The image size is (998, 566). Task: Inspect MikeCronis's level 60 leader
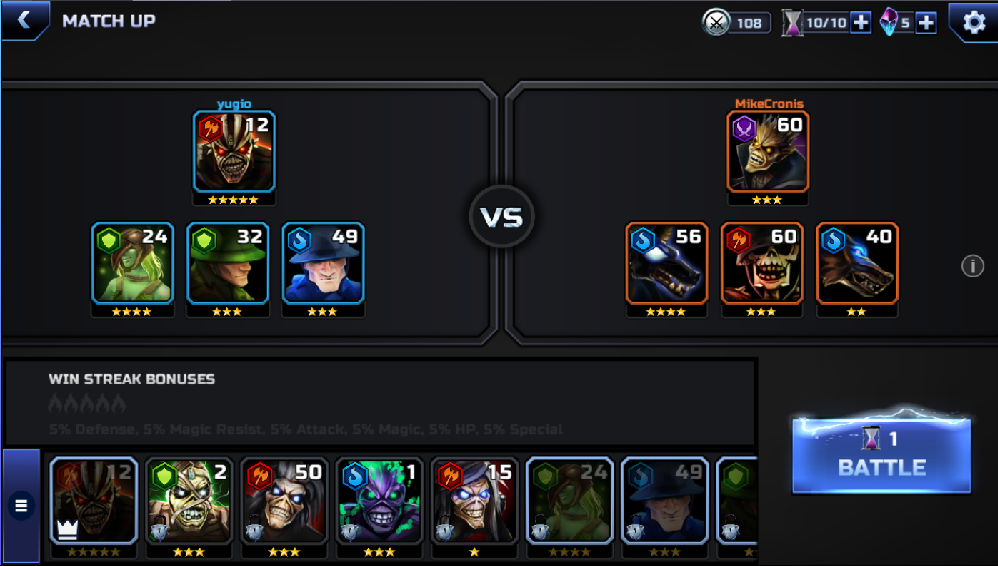tap(768, 151)
